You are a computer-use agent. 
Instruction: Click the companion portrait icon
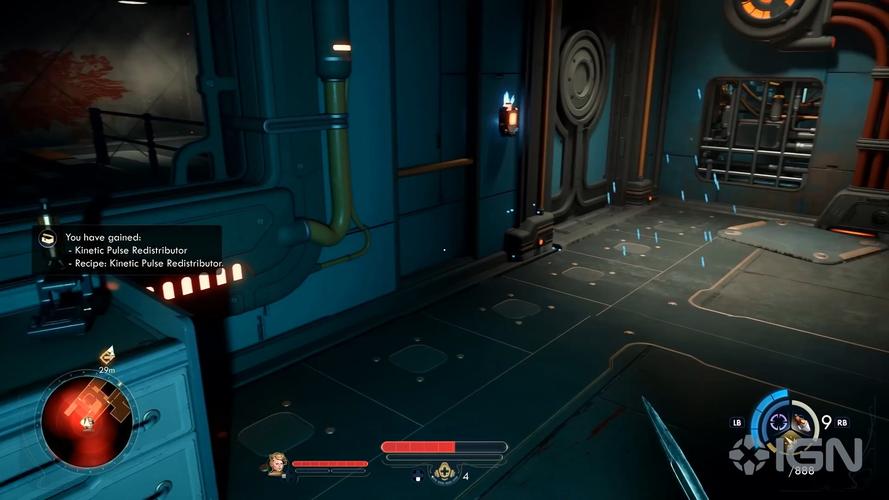(277, 463)
